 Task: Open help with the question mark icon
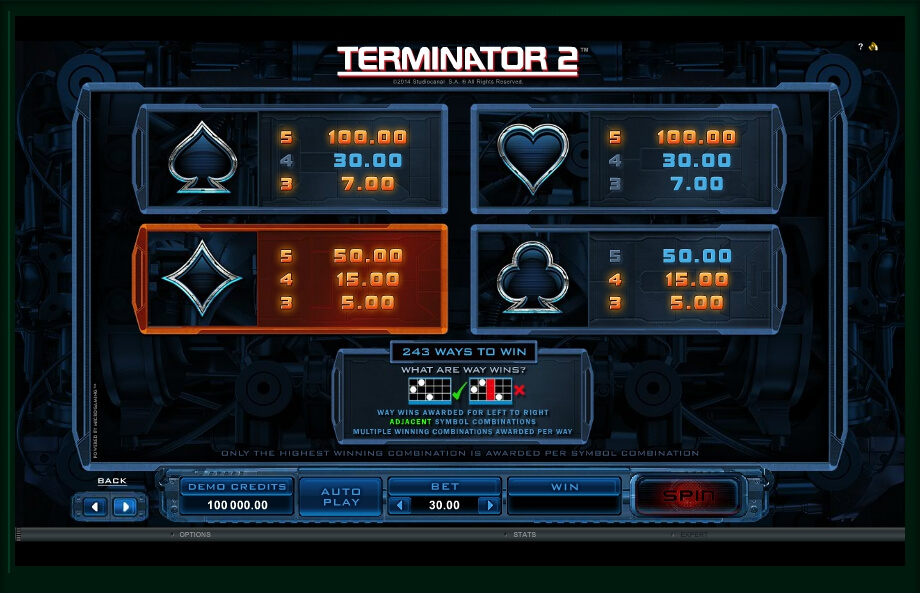(x=860, y=47)
